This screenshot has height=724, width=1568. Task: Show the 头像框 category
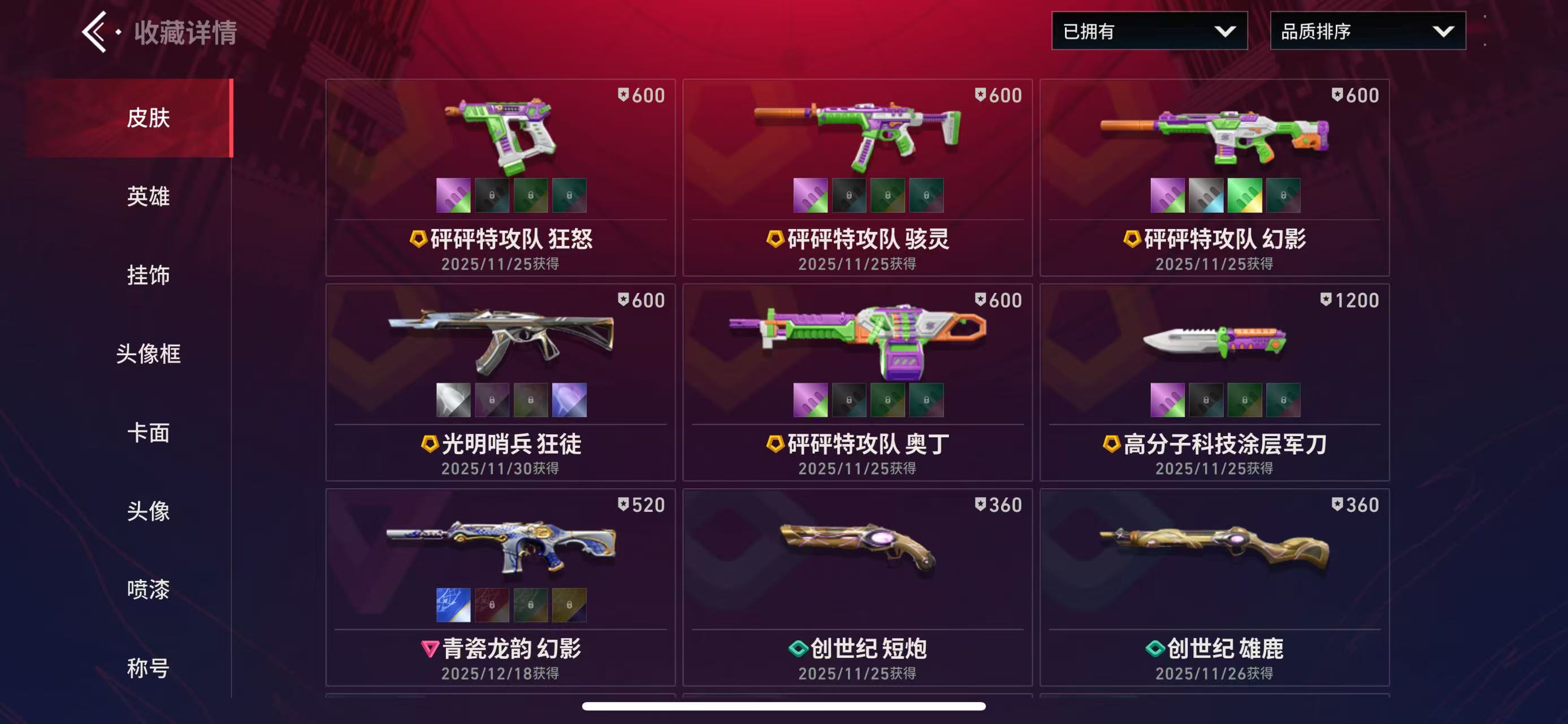(148, 354)
